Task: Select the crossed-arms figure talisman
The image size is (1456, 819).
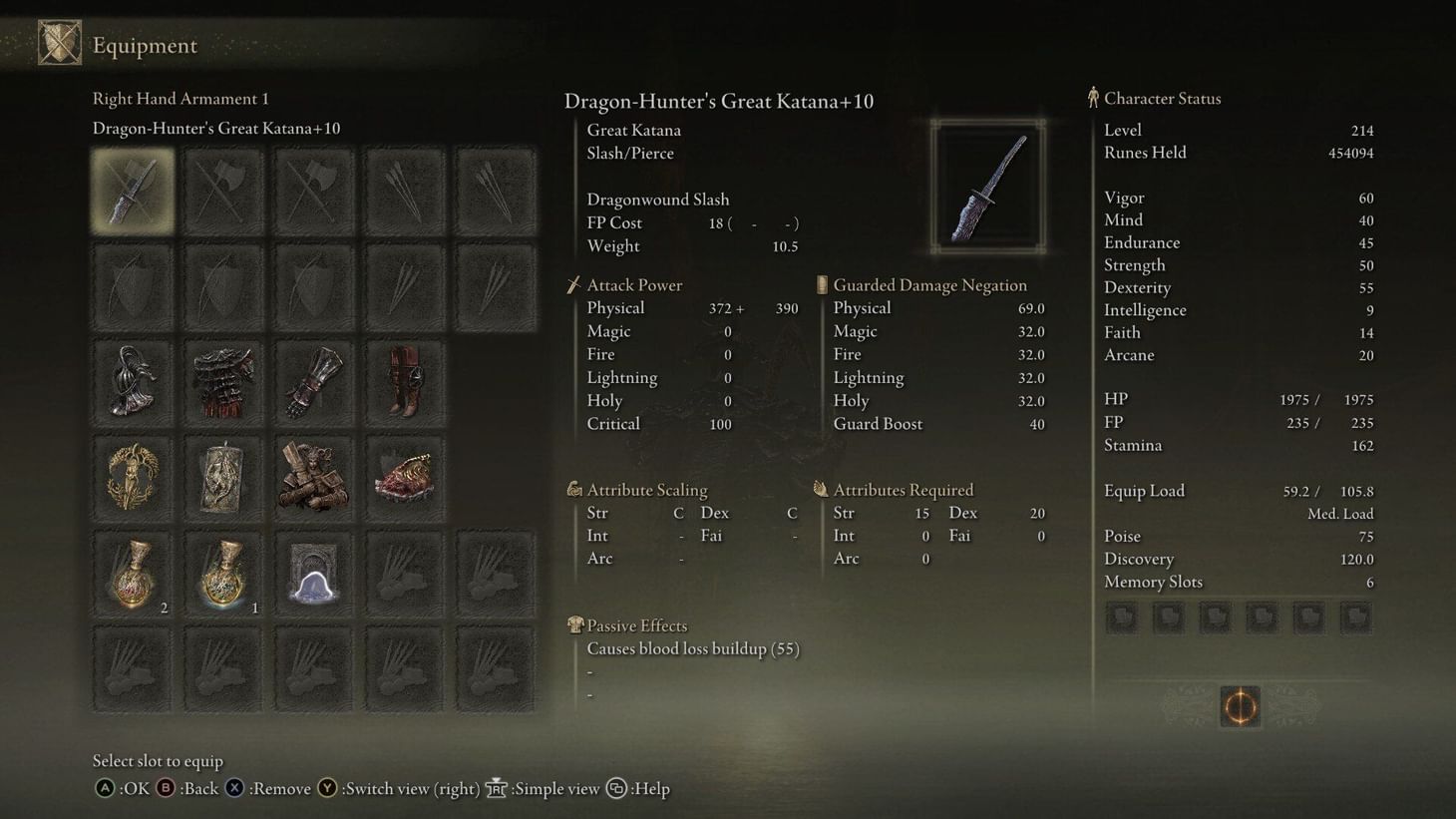Action: [x=314, y=479]
